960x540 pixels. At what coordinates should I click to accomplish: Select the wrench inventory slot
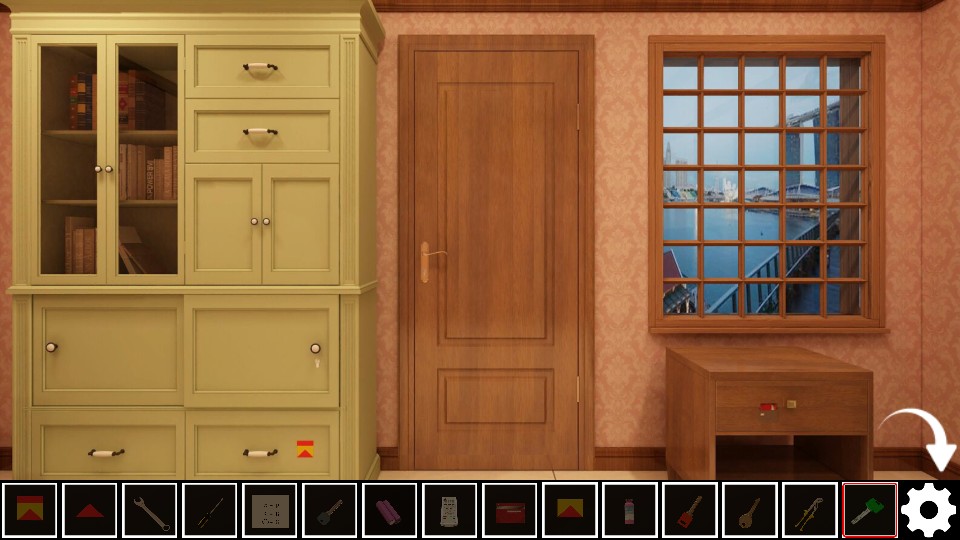click(150, 510)
